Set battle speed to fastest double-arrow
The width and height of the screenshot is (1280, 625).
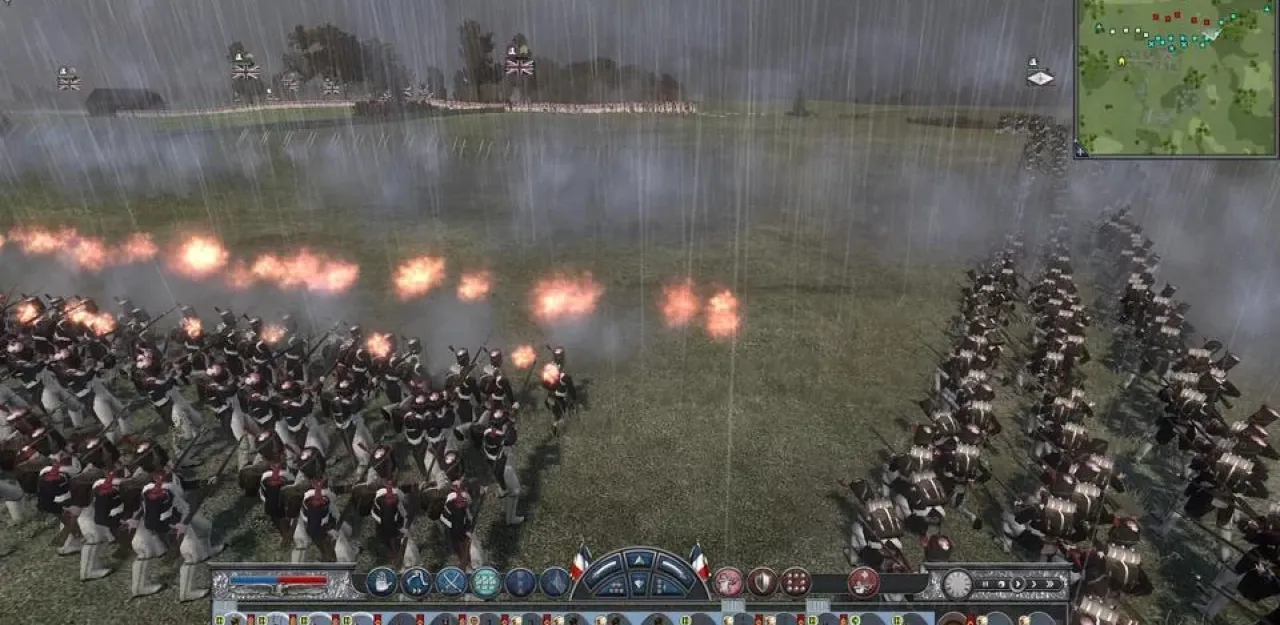click(1050, 583)
